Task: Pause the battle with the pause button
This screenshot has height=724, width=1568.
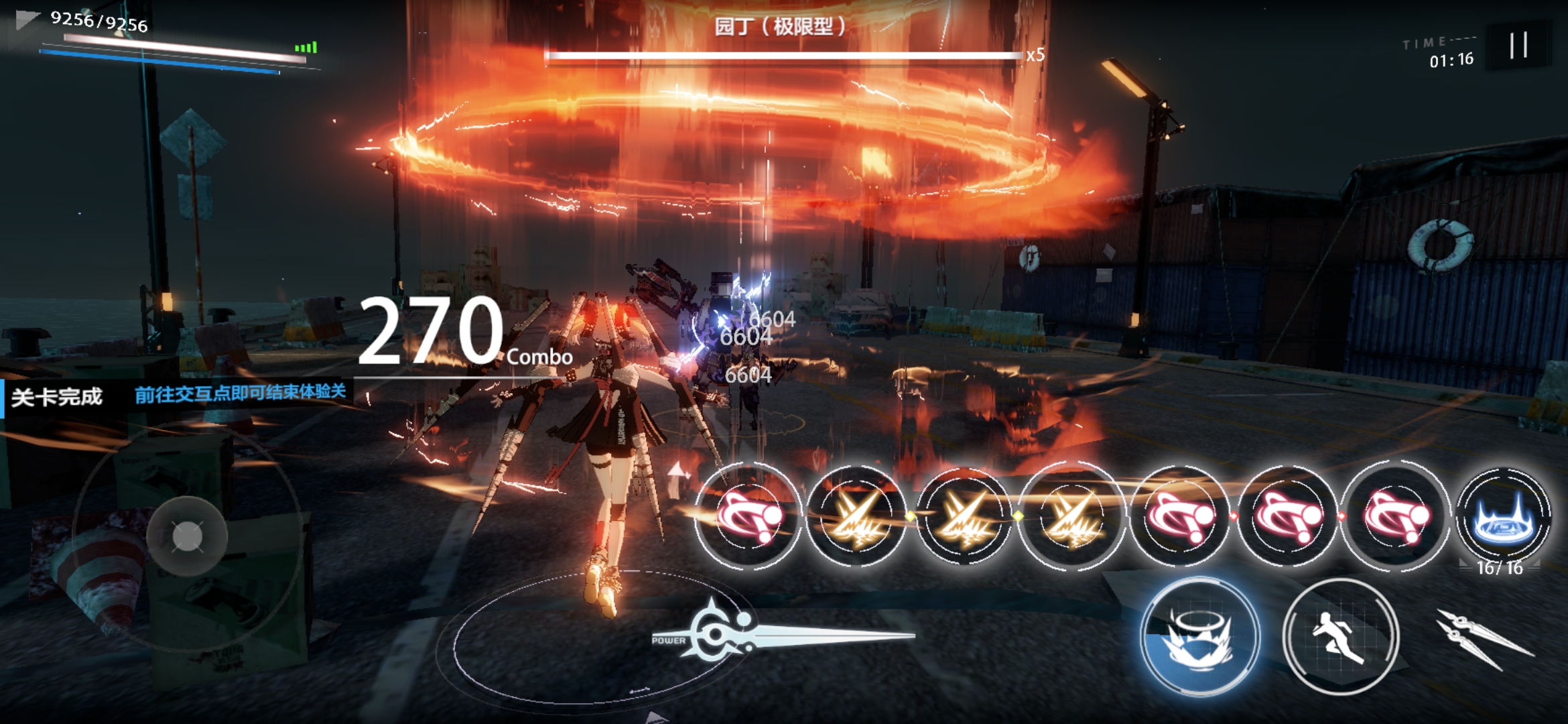Action: coord(1518,46)
